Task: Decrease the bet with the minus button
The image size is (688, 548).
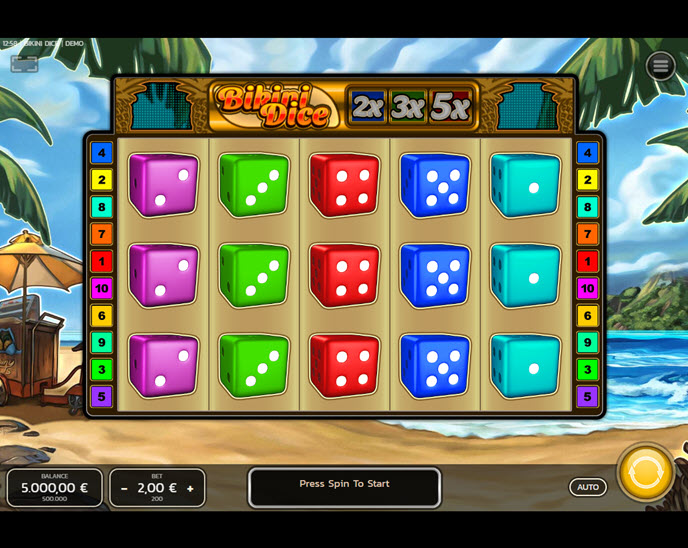Action: (x=124, y=489)
